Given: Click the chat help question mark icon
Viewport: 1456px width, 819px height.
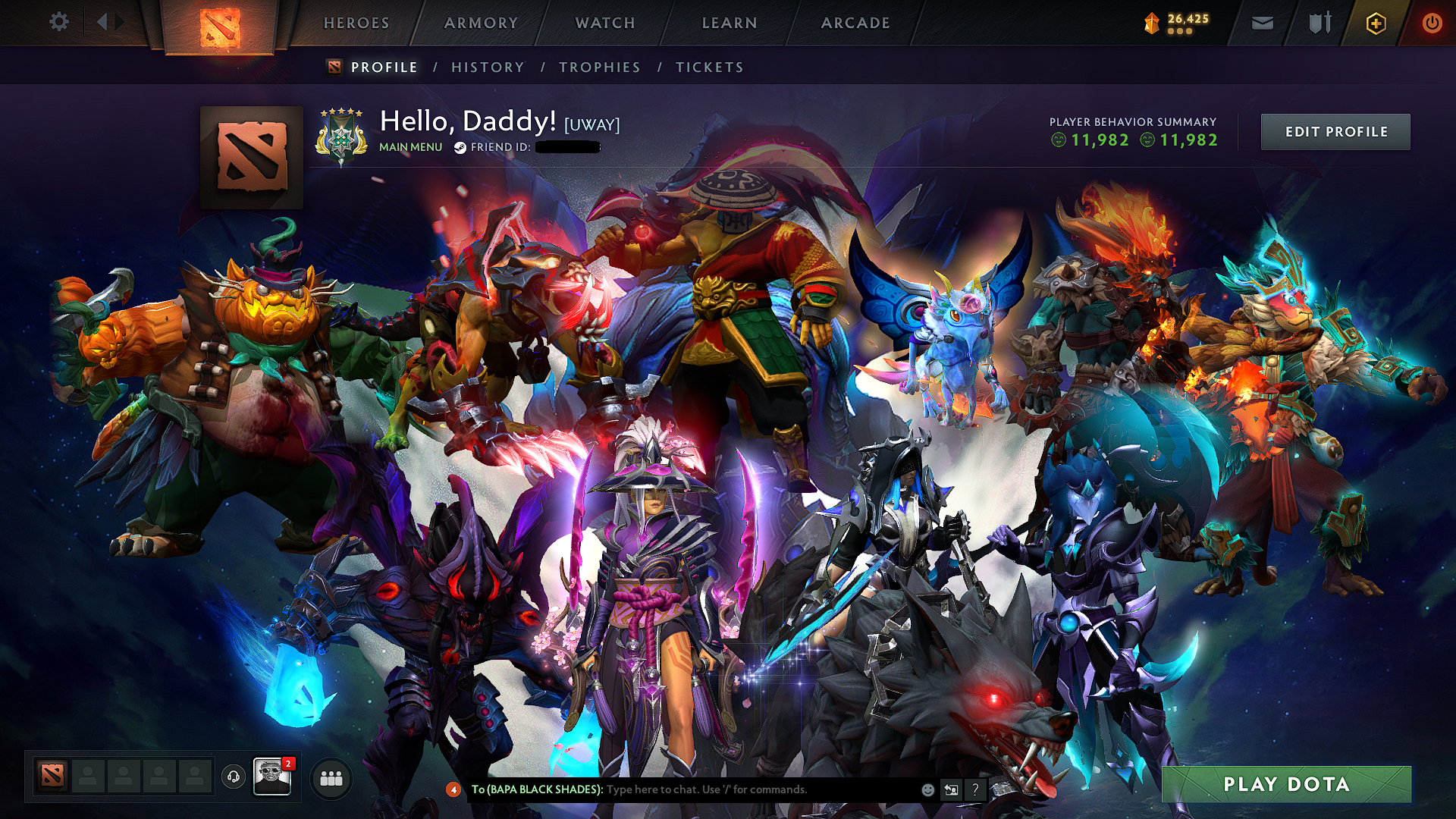Looking at the screenshot, I should 974,789.
